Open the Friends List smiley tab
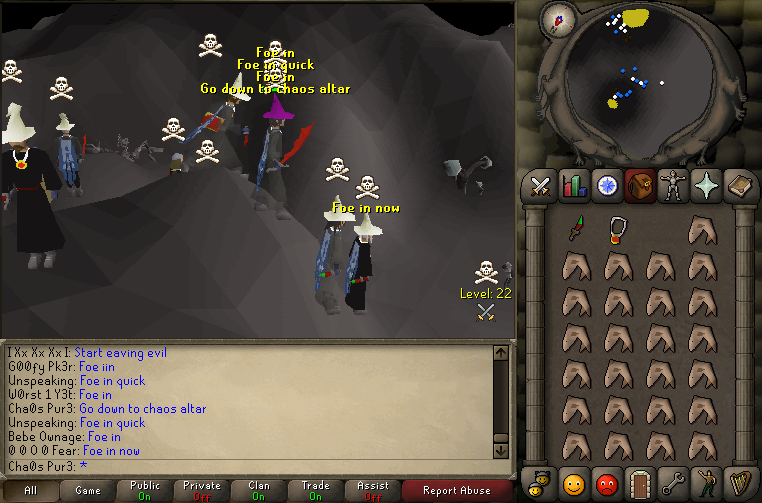 point(574,482)
